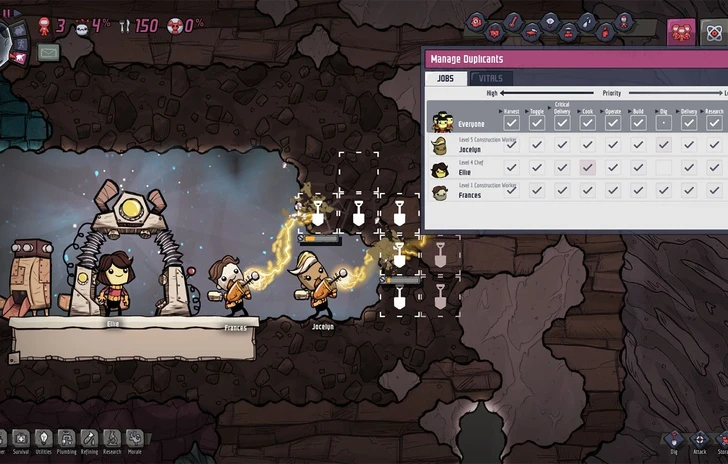Open the Refining build menu
The height and width of the screenshot is (464, 728).
[x=89, y=438]
